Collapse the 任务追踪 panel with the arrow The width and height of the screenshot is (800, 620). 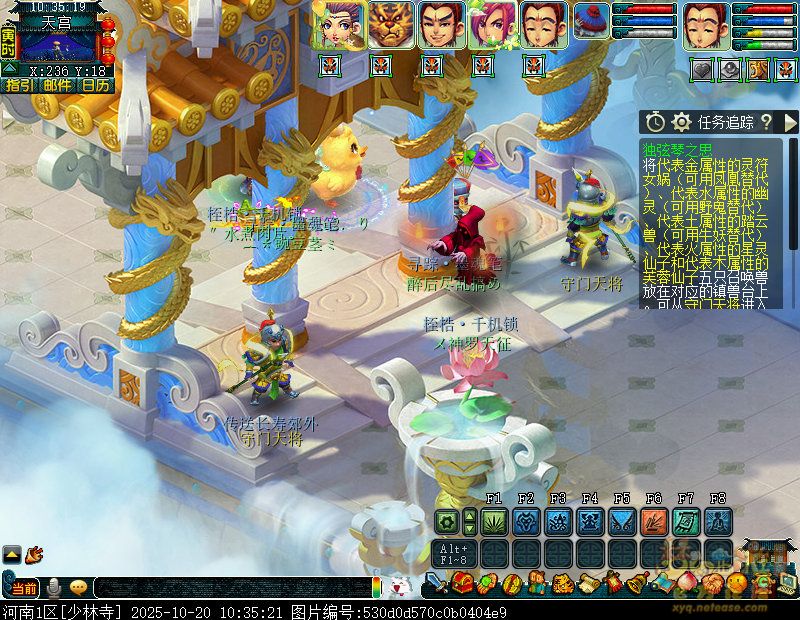tap(790, 122)
